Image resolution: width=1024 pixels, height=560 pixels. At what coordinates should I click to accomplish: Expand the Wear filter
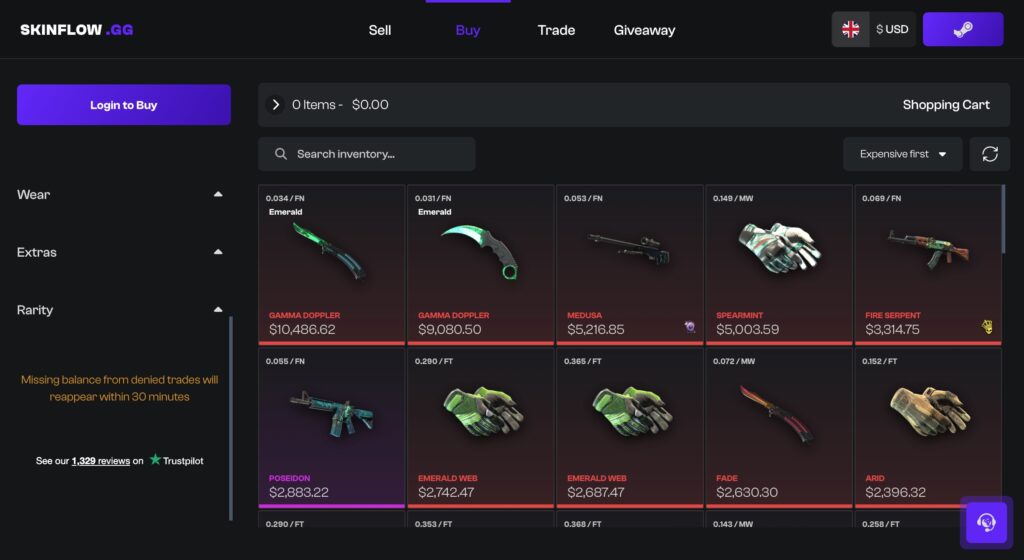point(218,195)
